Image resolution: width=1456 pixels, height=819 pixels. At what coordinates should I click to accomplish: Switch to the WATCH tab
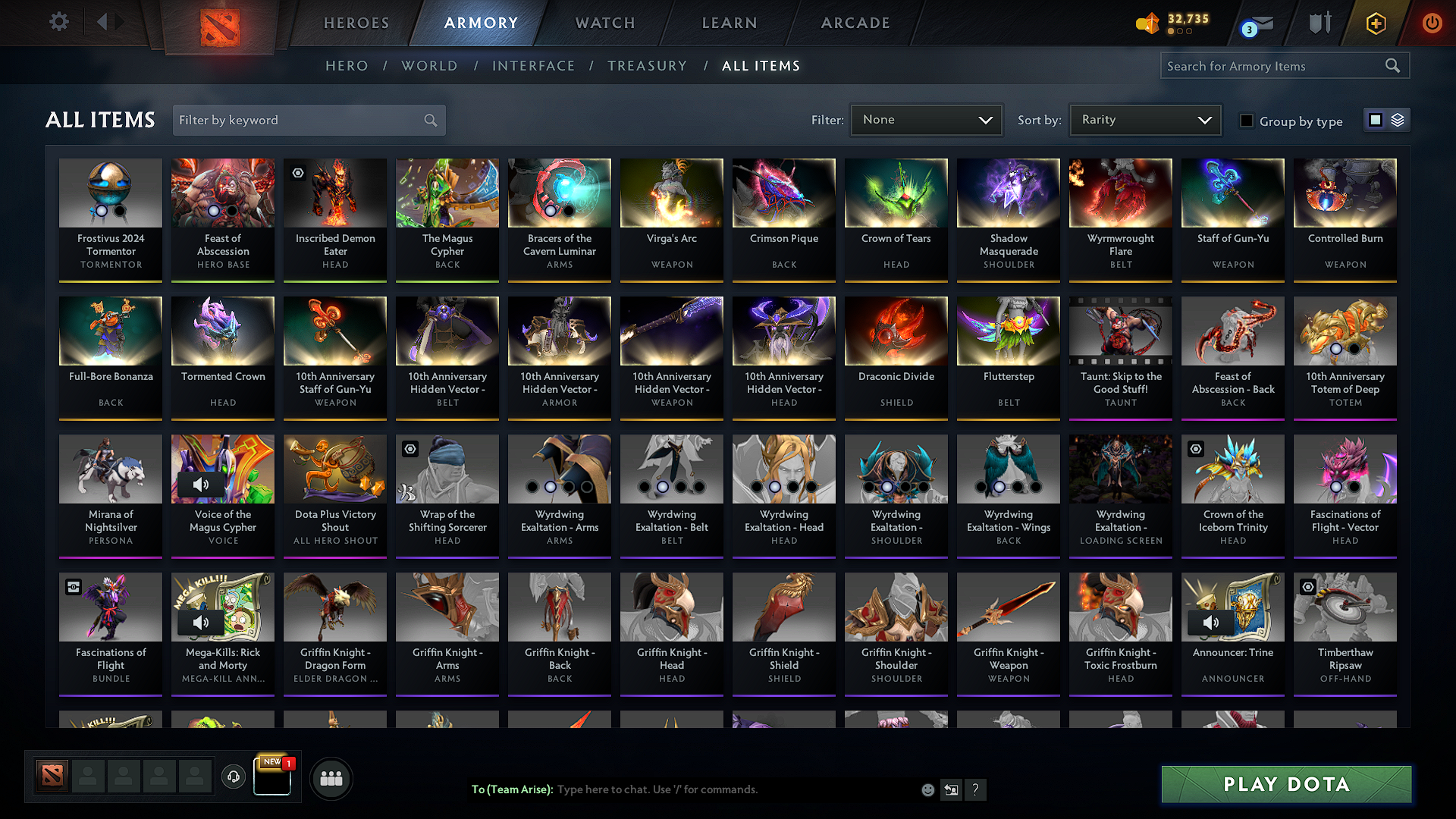point(603,23)
